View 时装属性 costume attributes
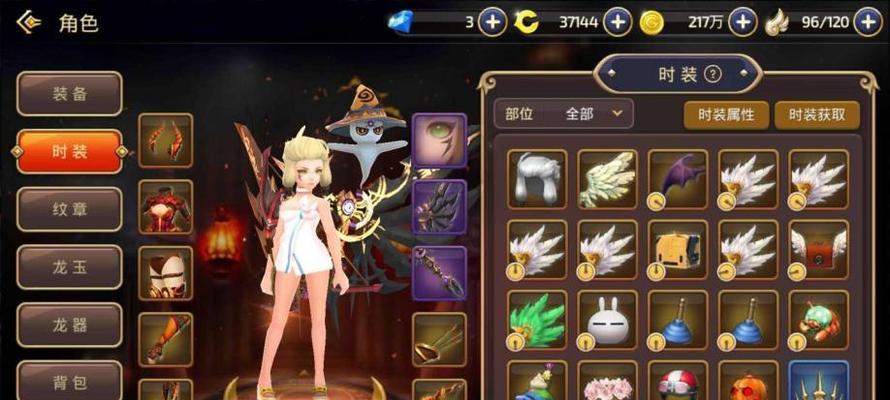 coord(726,114)
